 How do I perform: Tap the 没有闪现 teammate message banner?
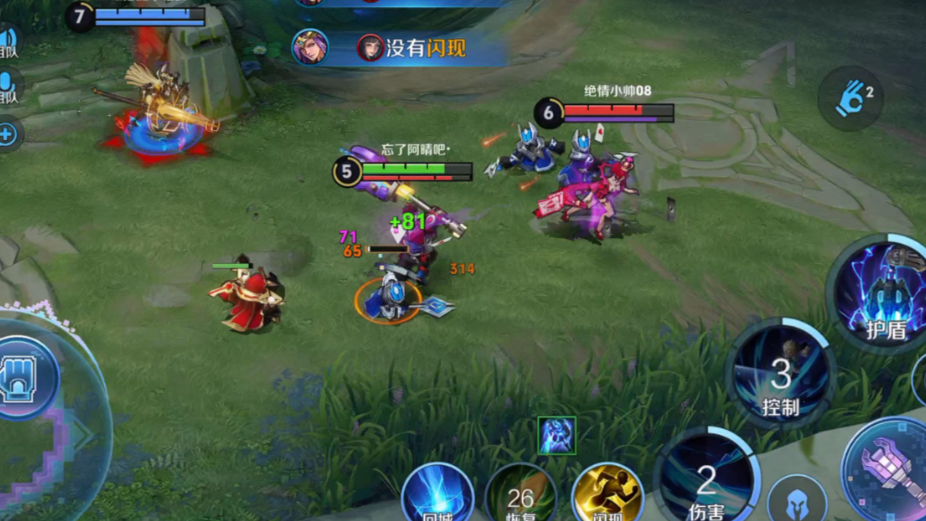click(x=400, y=48)
